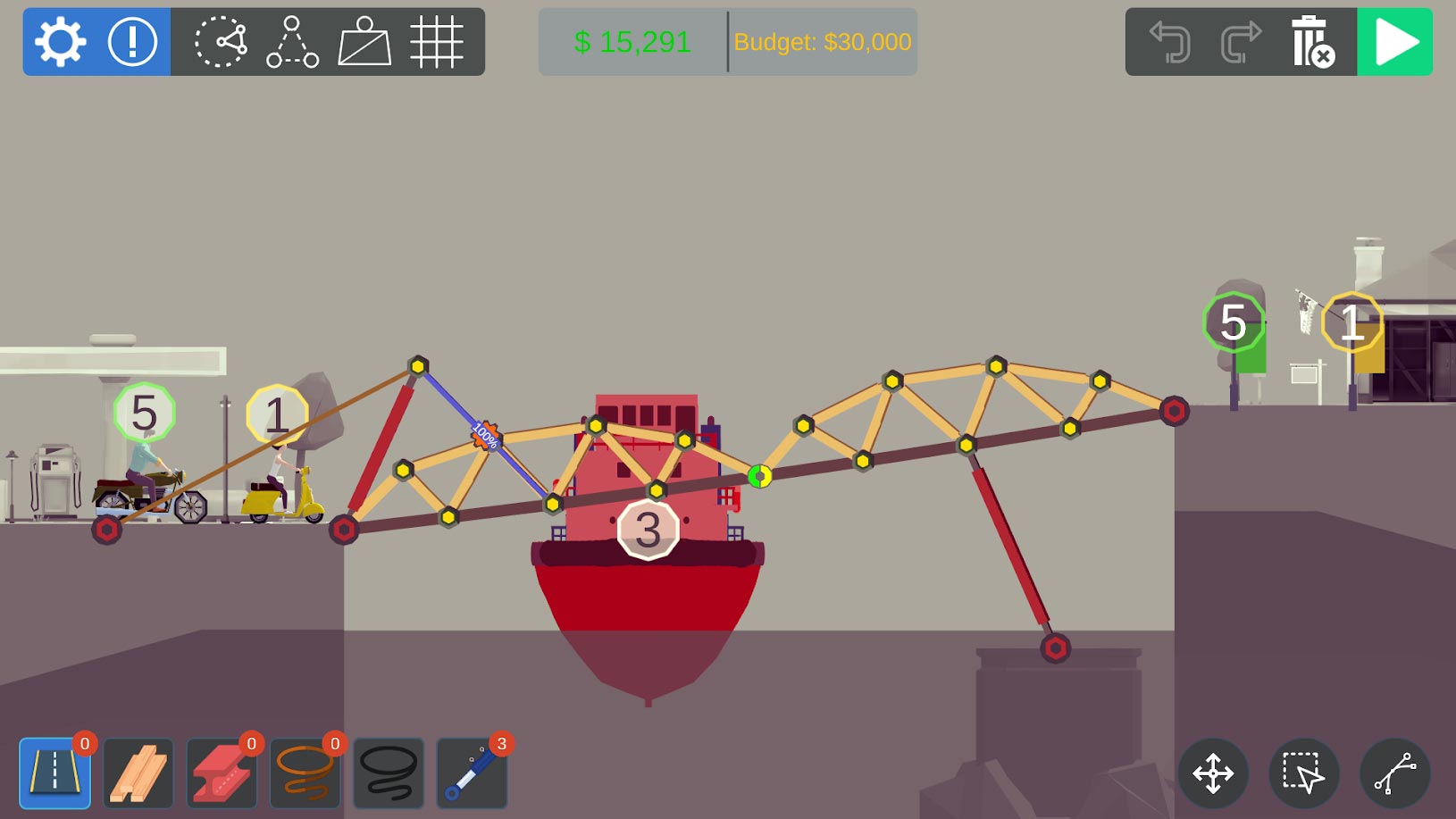Open the settings gear menu
The width and height of the screenshot is (1456, 819).
(x=60, y=42)
